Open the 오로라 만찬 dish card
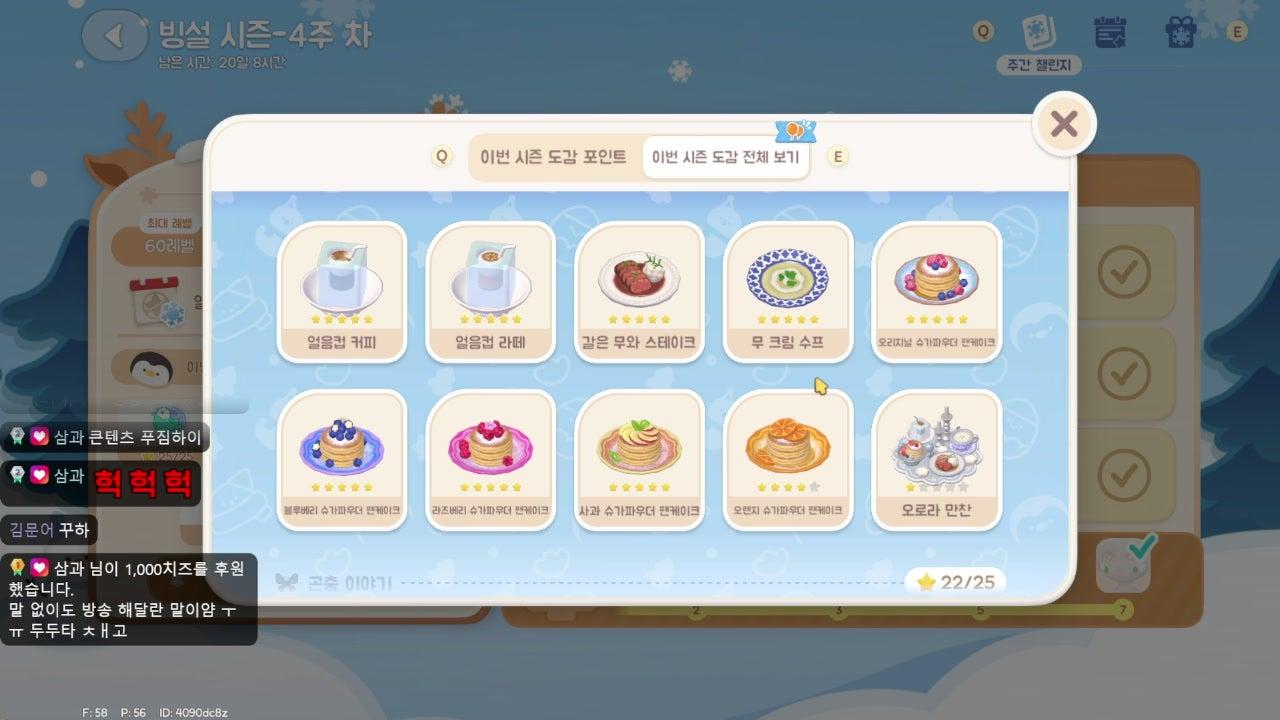 click(x=936, y=459)
